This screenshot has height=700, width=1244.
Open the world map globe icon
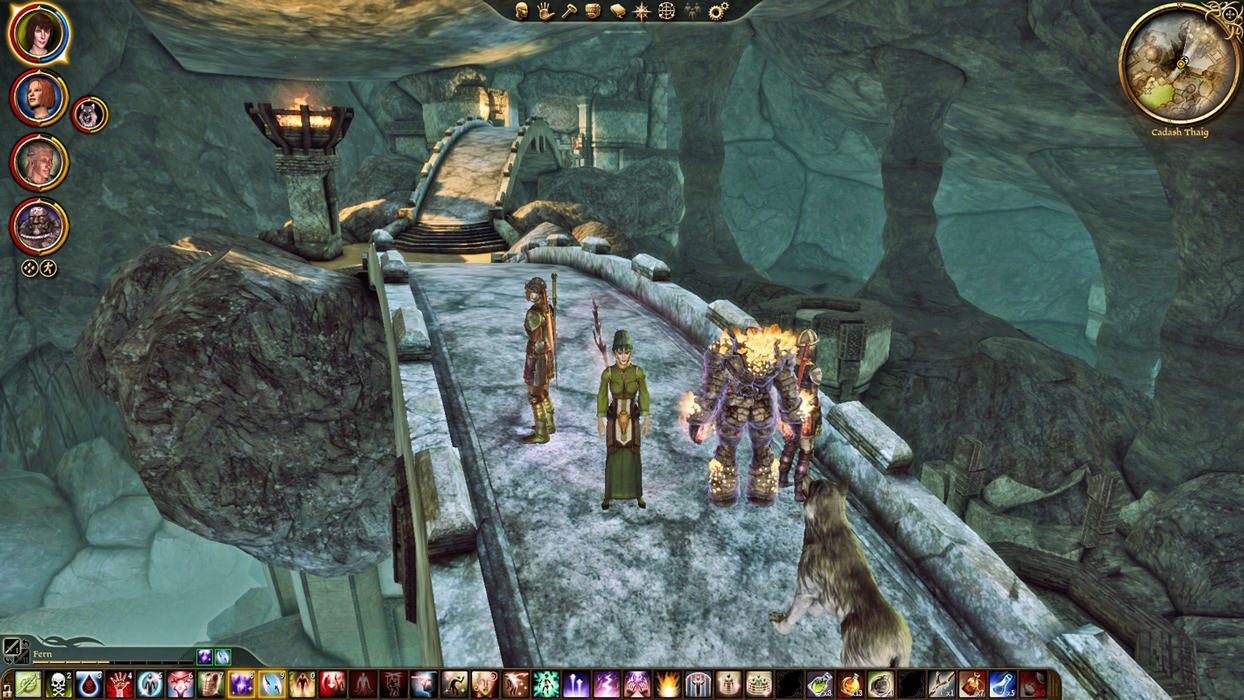click(666, 11)
